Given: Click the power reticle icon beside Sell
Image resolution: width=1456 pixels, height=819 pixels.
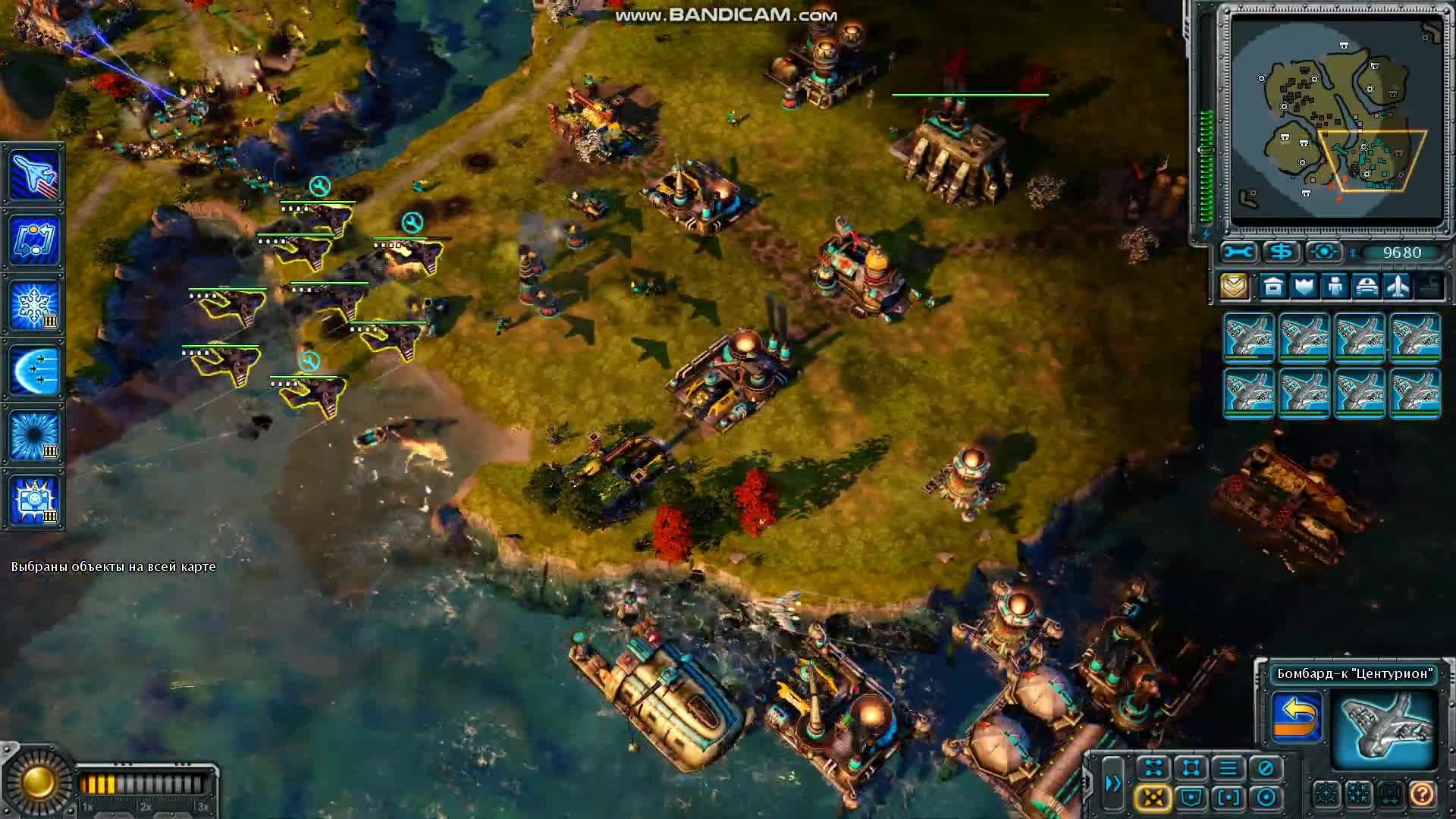Looking at the screenshot, I should 1325,251.
